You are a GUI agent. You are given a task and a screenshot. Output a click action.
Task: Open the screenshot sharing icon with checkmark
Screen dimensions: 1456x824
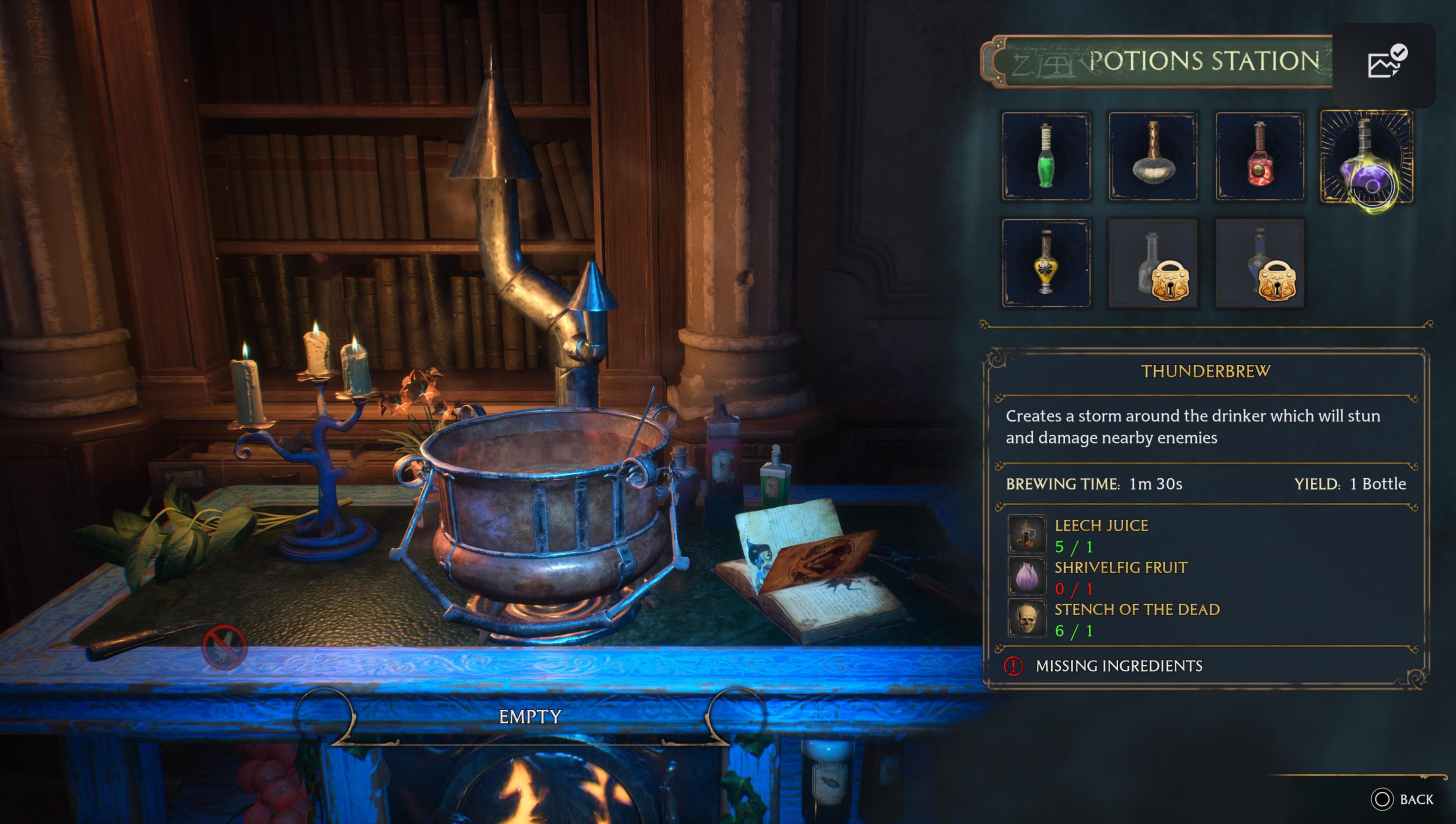point(1385,63)
